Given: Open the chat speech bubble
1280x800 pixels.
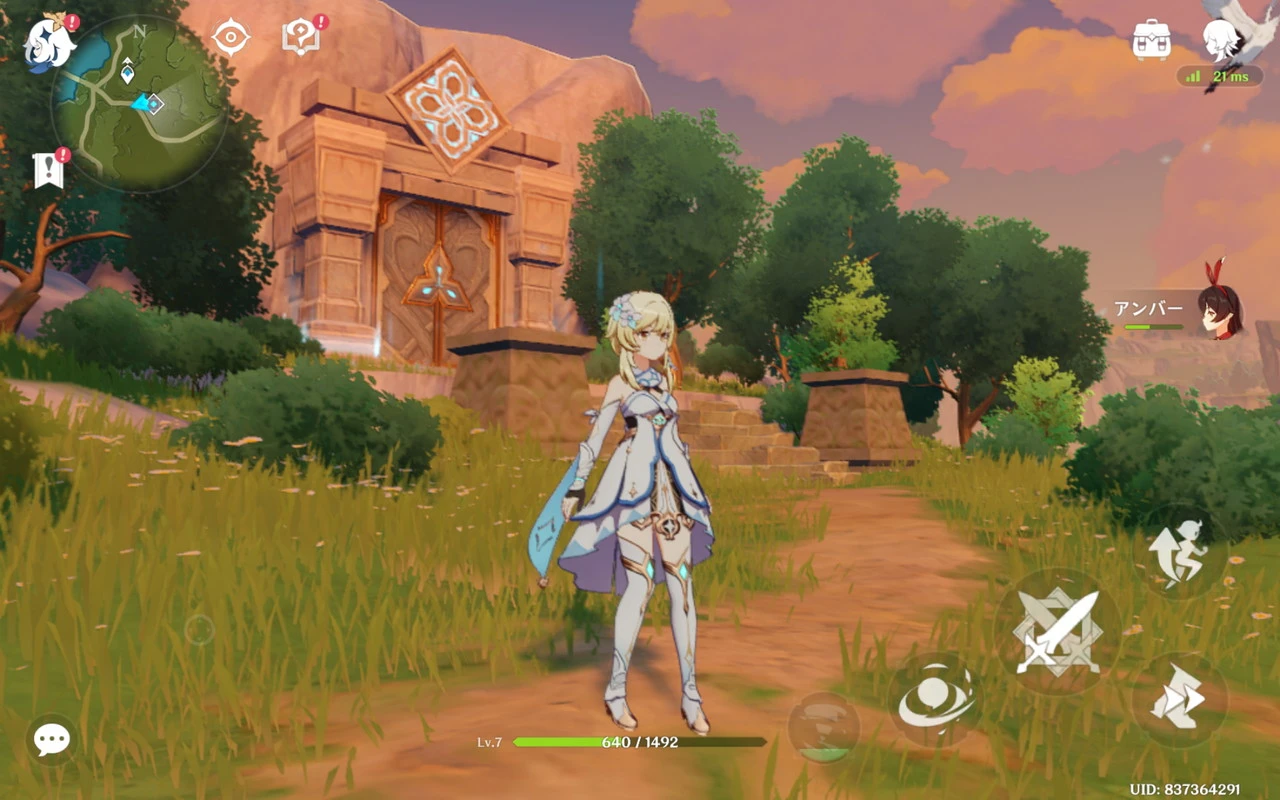Looking at the screenshot, I should [x=51, y=740].
